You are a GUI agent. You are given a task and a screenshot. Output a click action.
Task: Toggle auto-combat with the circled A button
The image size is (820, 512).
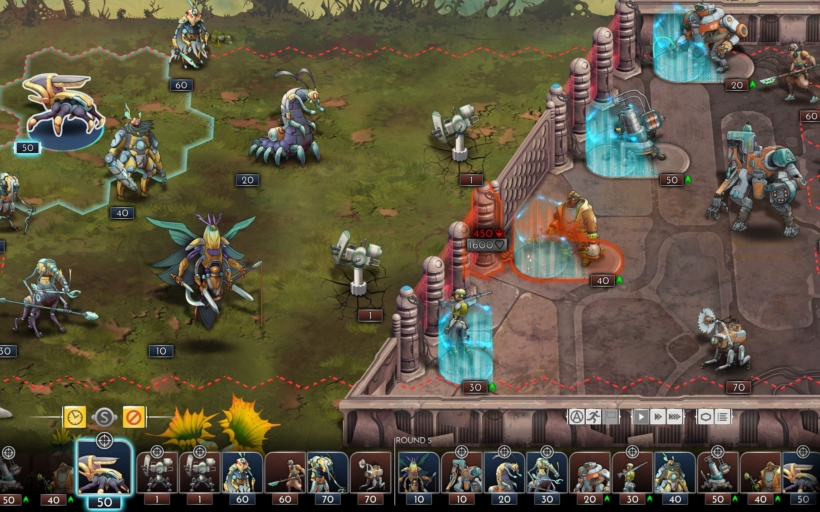[x=577, y=416]
